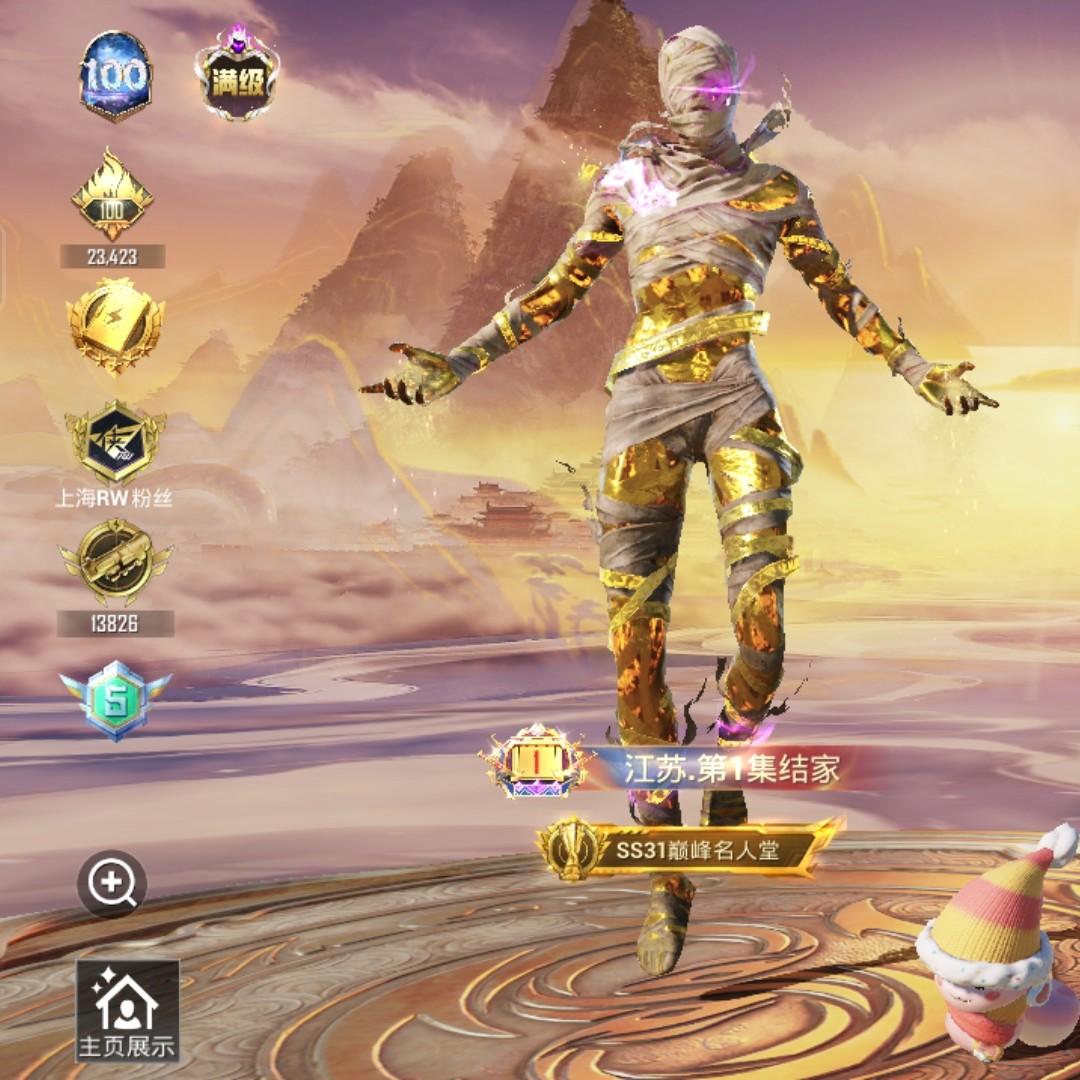This screenshot has height=1080, width=1080.
Task: Tap the golden flame 100 badge
Action: (112, 195)
